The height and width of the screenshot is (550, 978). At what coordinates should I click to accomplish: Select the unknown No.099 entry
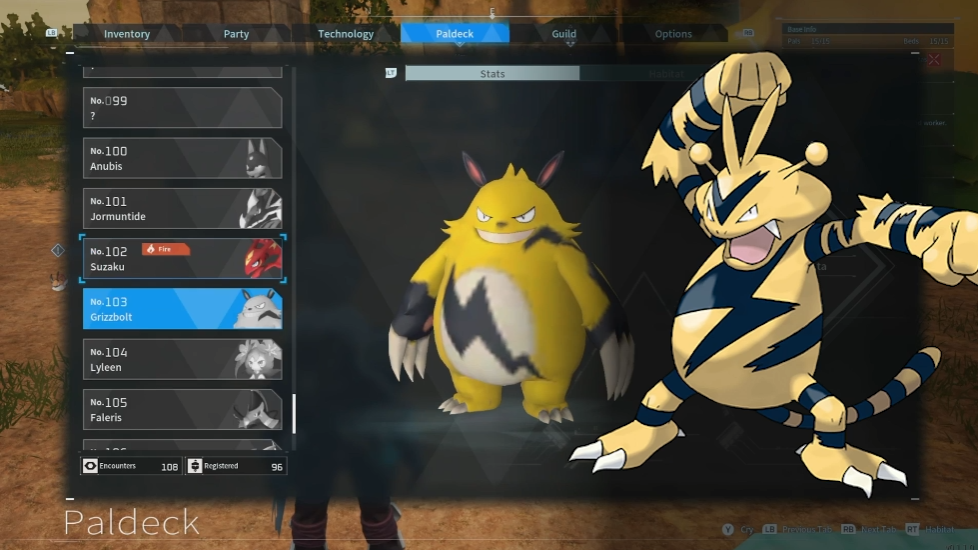pyautogui.click(x=182, y=108)
